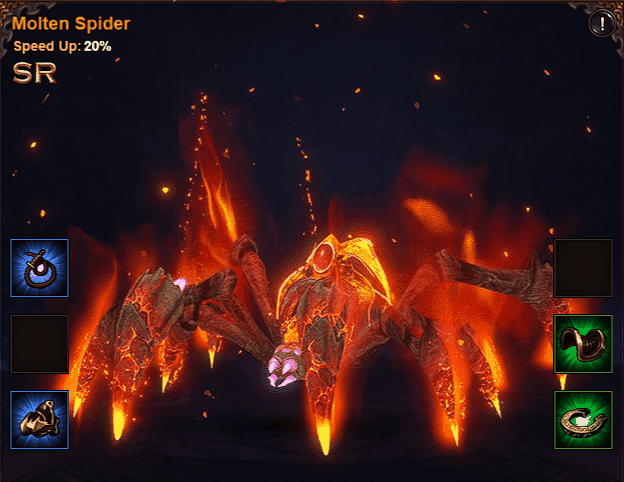Choose the green saddle equipment slot

pos(583,344)
